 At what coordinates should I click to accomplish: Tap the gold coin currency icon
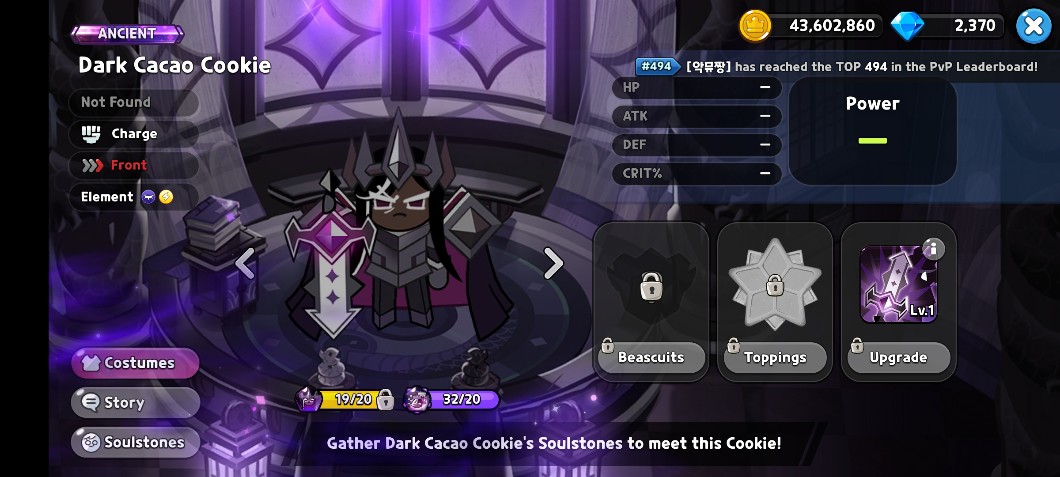(755, 26)
